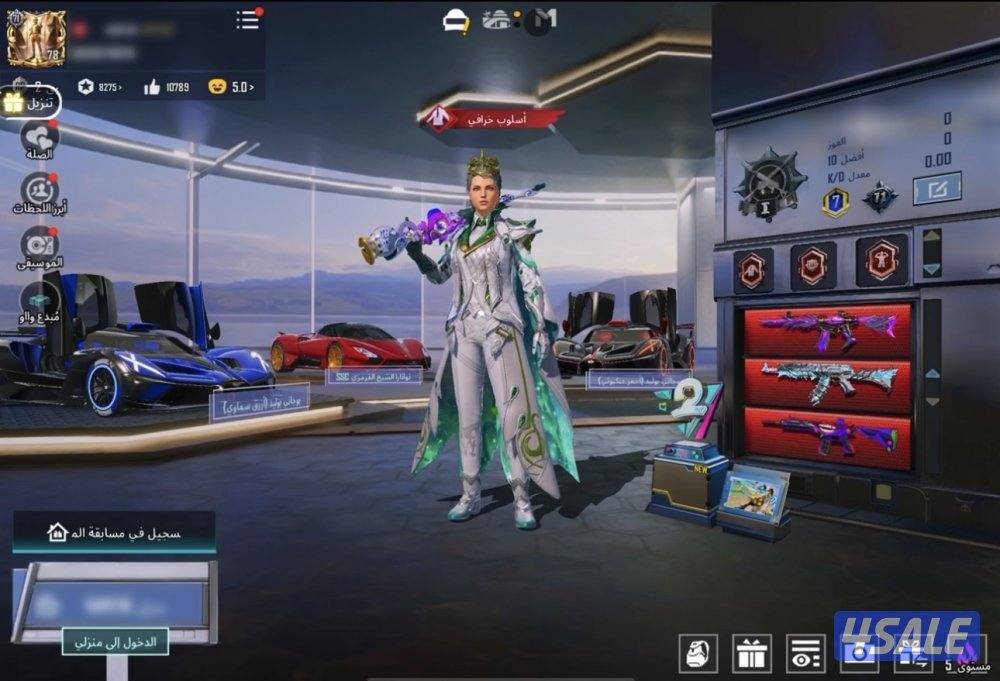Open the list menu icon with red dot

(x=247, y=19)
